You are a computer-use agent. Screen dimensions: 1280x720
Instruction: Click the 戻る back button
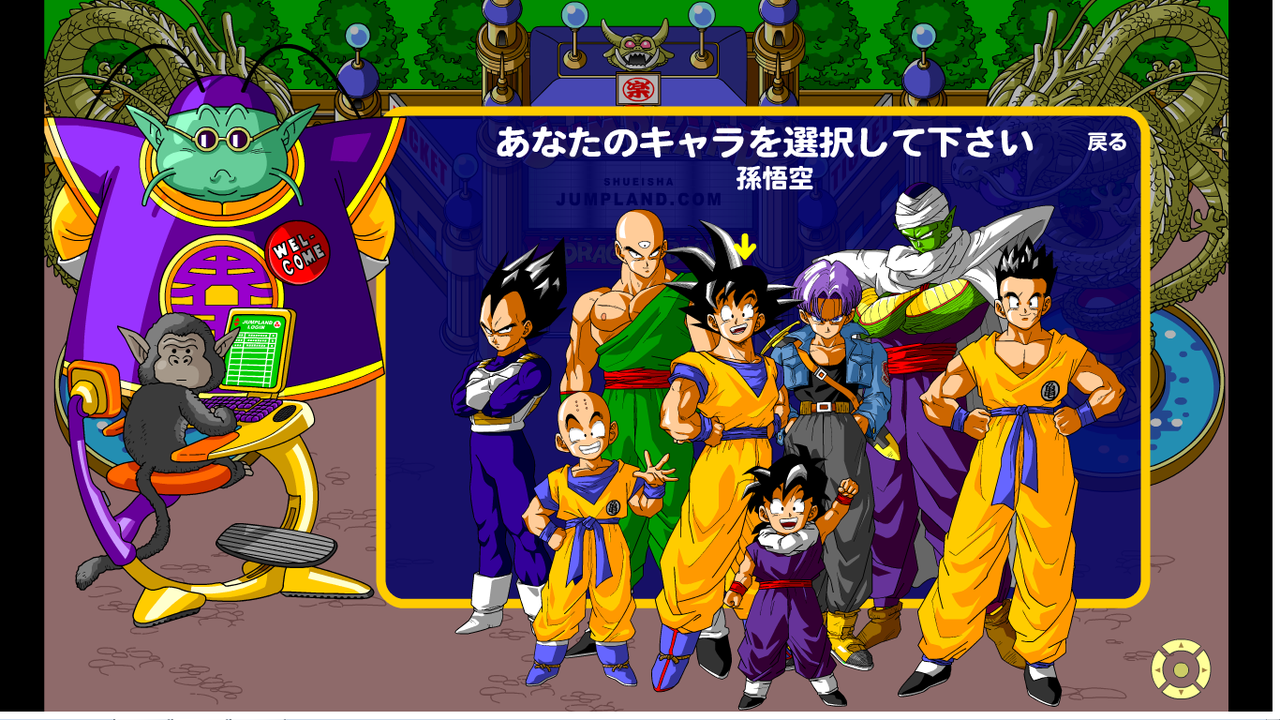[x=1107, y=142]
